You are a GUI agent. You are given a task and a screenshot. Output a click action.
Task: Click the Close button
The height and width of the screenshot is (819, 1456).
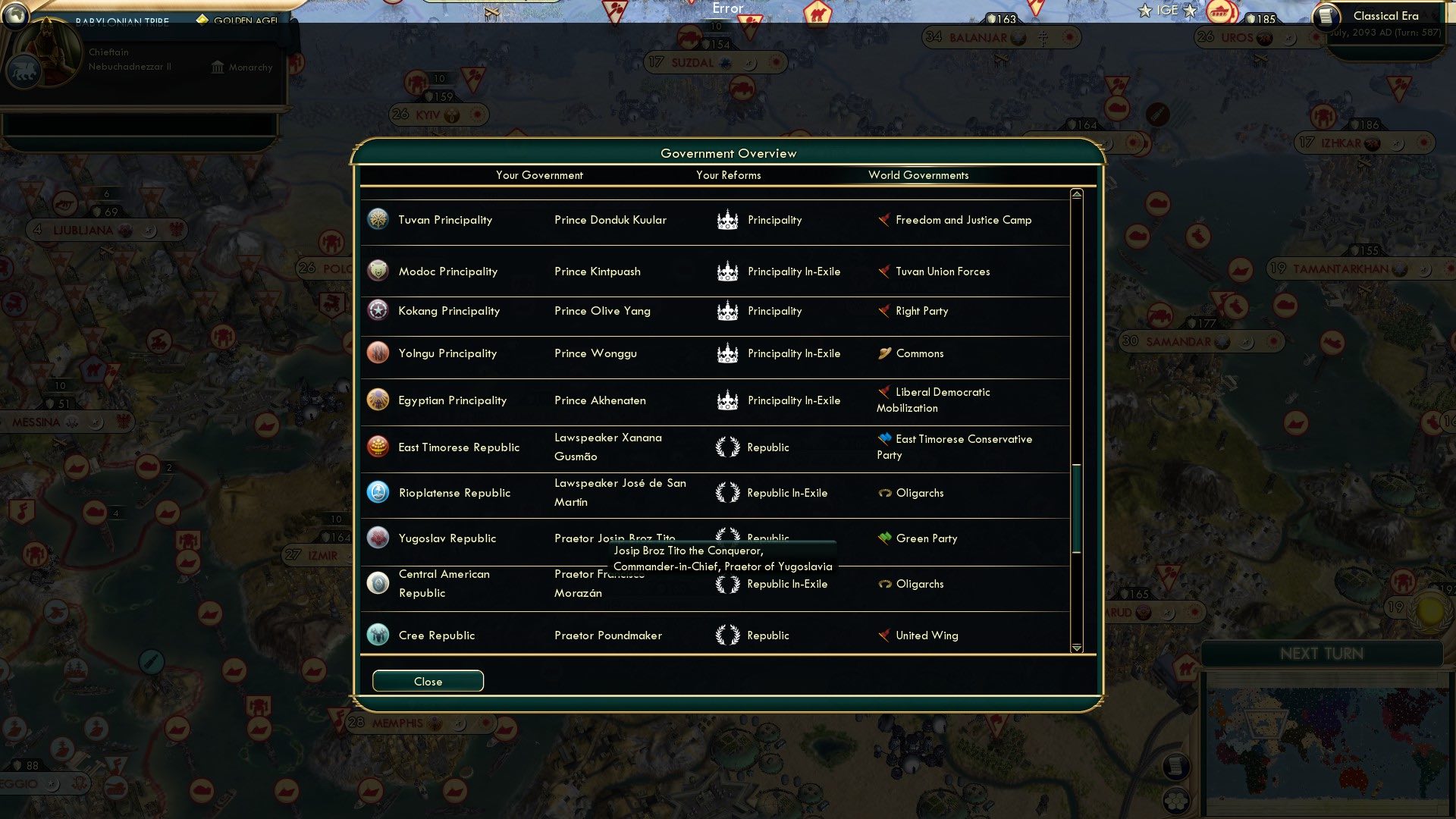coord(427,680)
